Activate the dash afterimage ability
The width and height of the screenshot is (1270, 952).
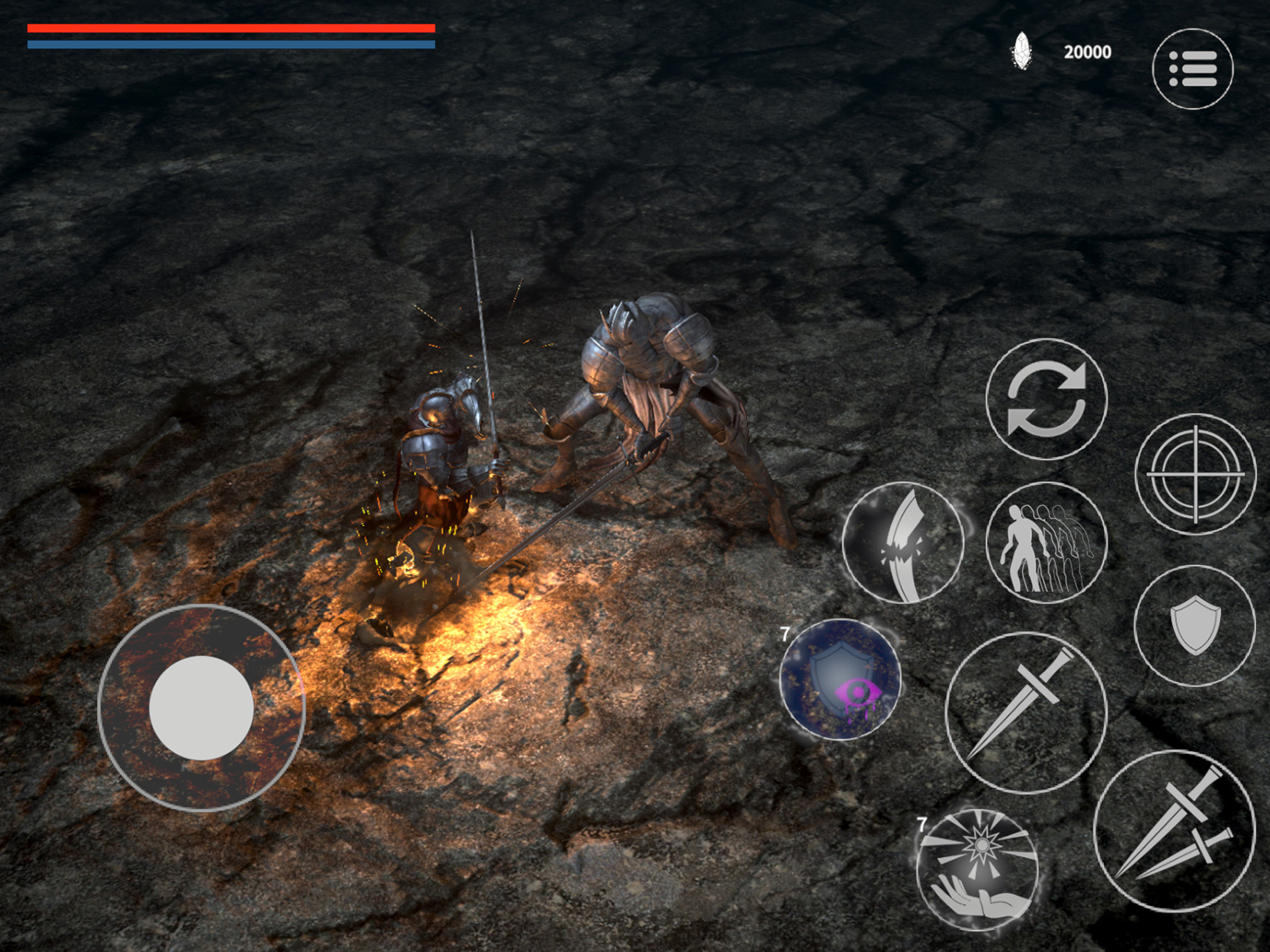(x=1046, y=543)
